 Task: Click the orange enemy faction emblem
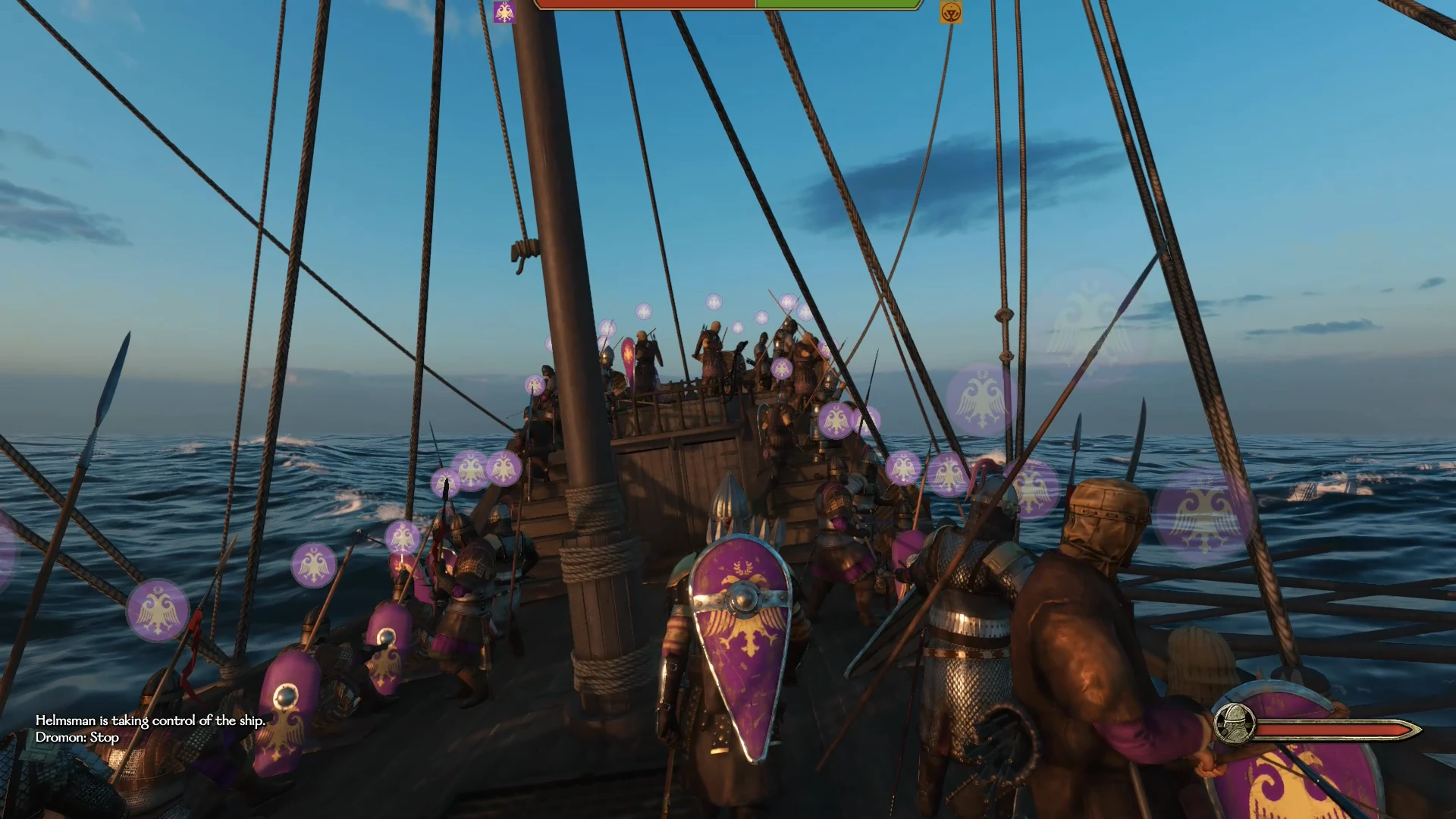tap(950, 12)
